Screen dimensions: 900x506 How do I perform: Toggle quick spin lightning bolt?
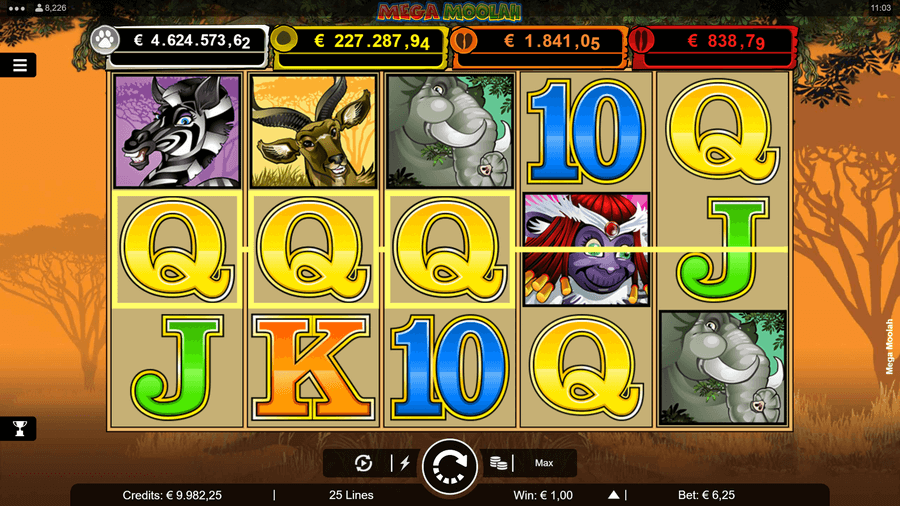click(x=405, y=463)
